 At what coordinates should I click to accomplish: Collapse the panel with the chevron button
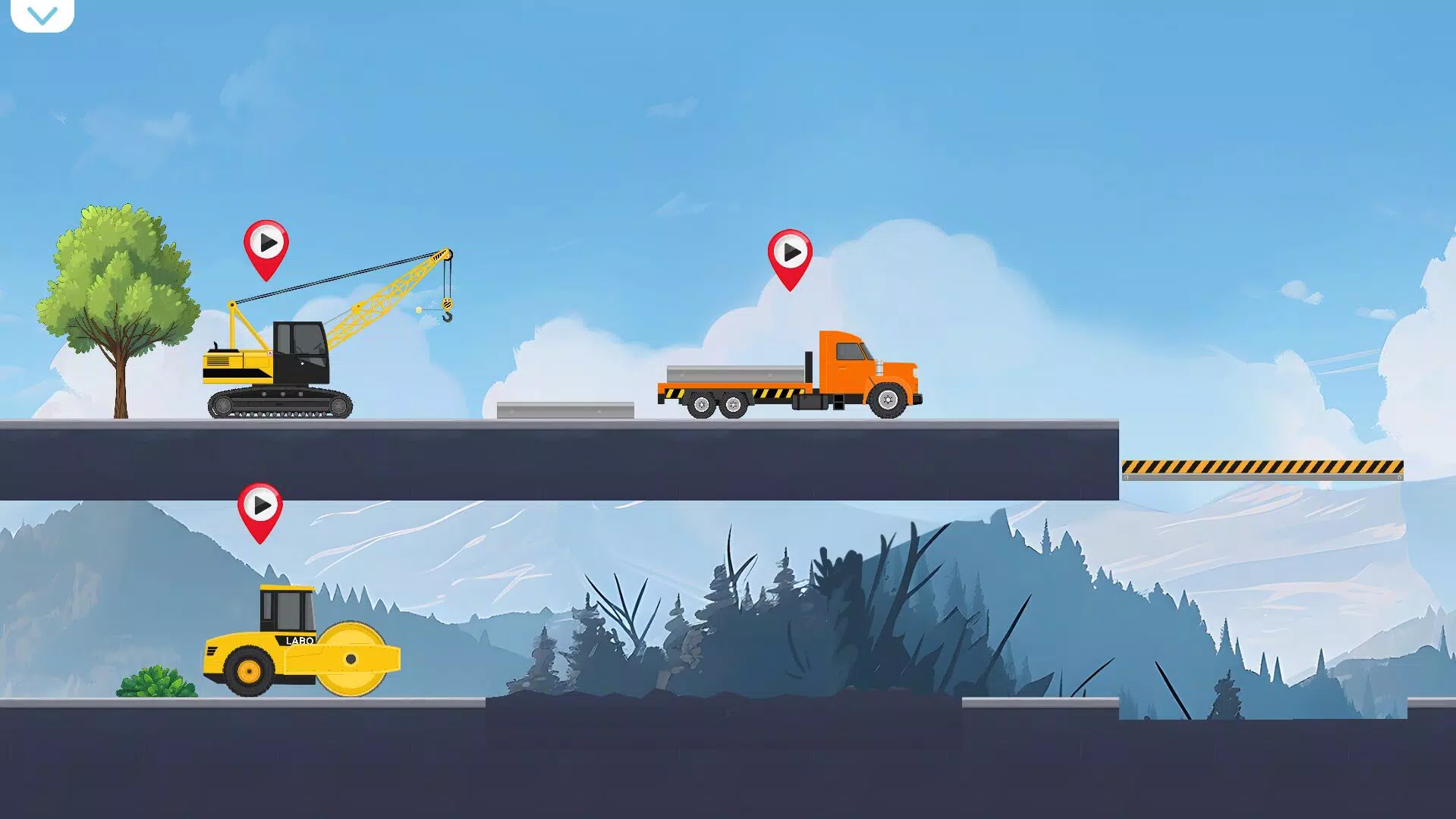click(x=43, y=14)
